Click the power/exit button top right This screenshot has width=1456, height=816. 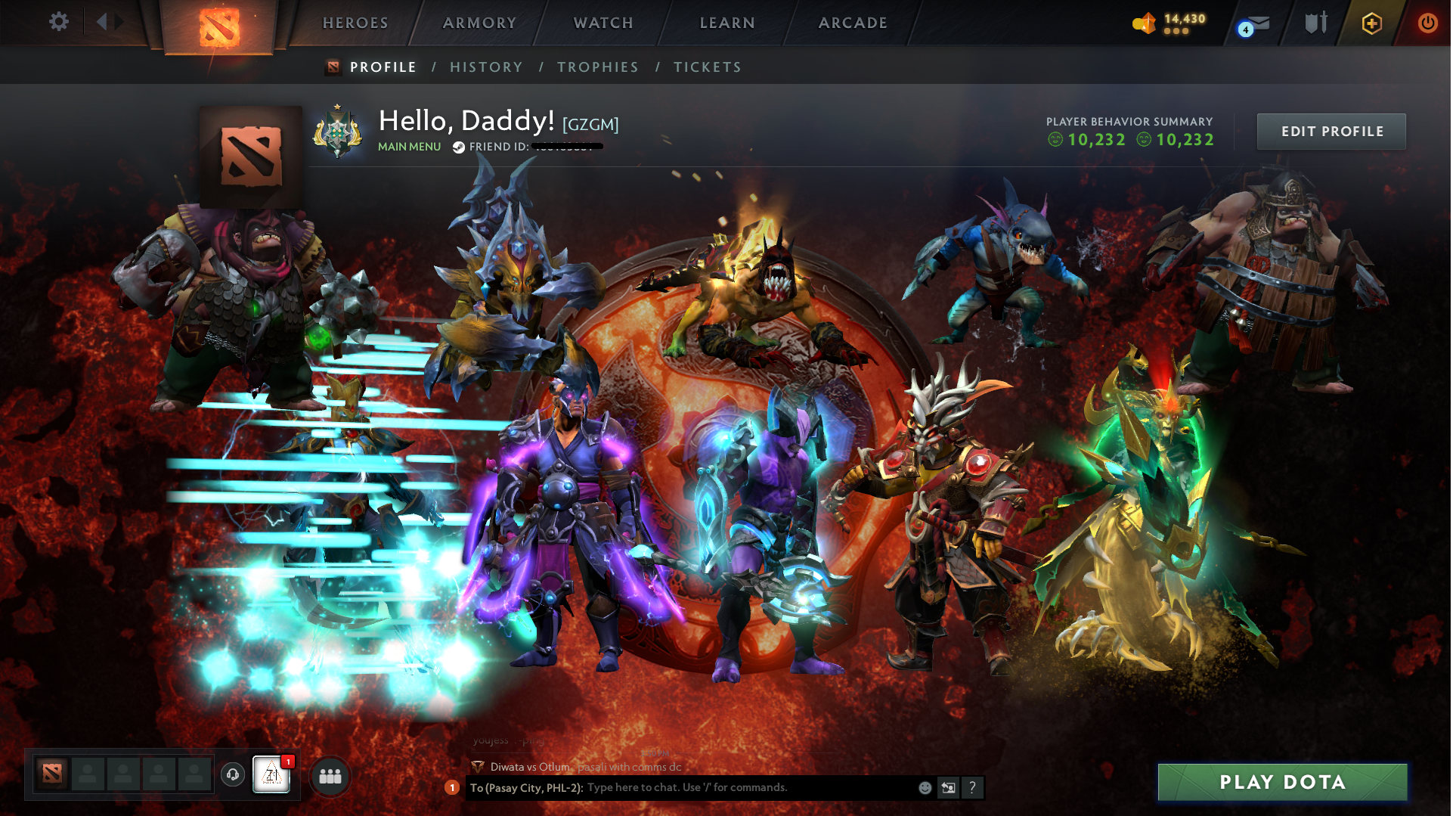(x=1427, y=23)
